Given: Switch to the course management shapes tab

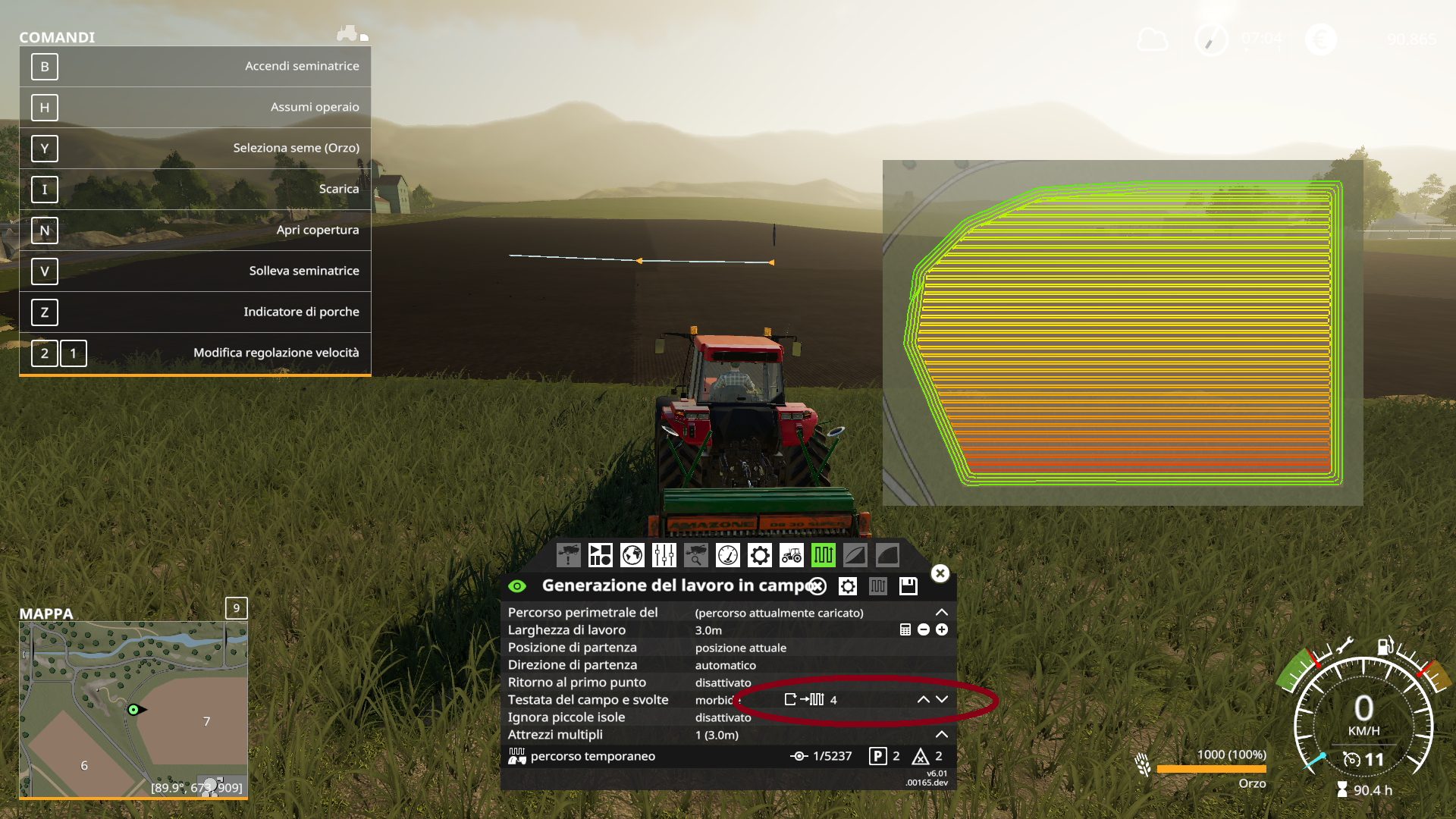Looking at the screenshot, I should 600,555.
